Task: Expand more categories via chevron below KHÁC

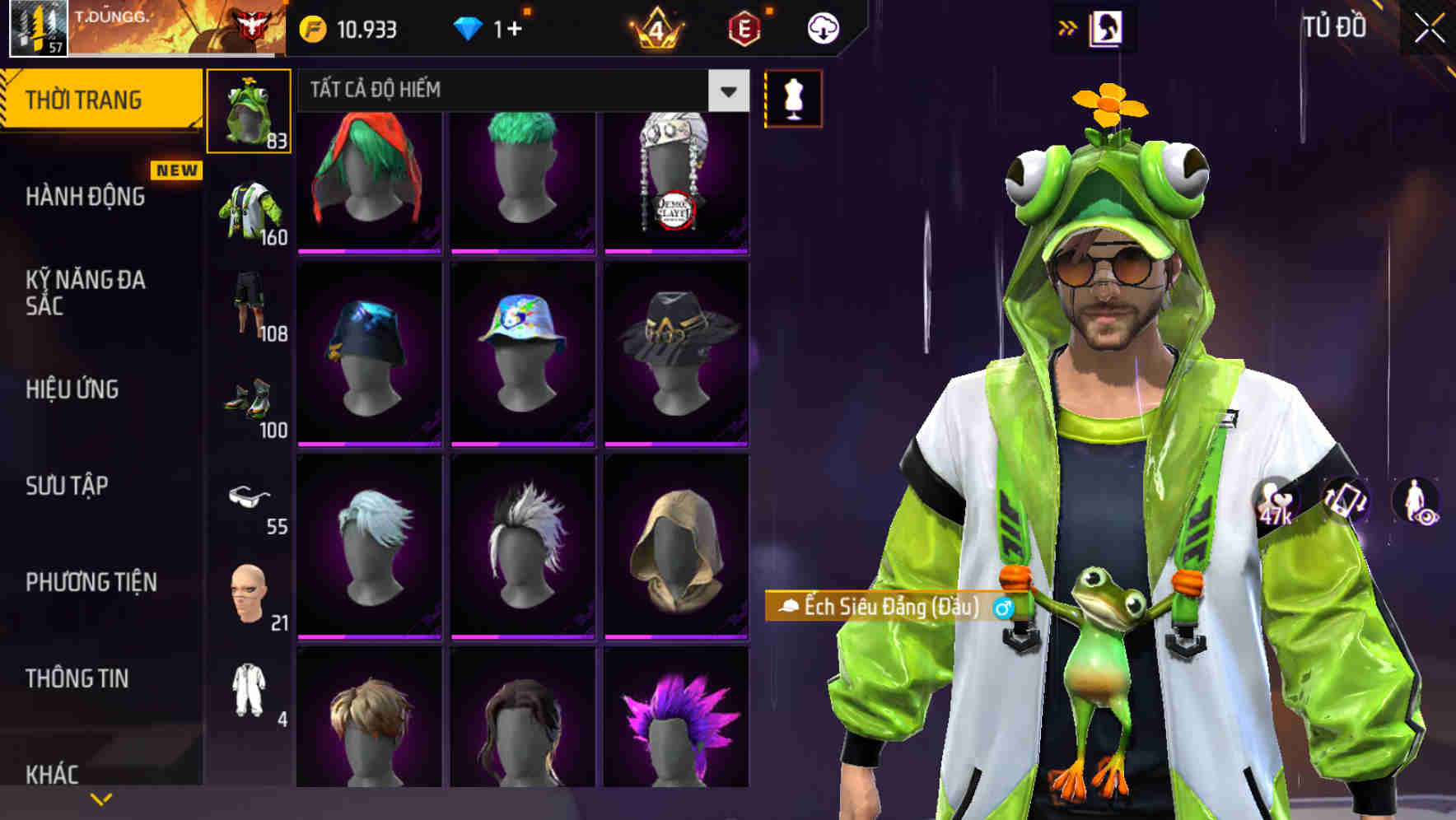Action: pyautogui.click(x=101, y=797)
